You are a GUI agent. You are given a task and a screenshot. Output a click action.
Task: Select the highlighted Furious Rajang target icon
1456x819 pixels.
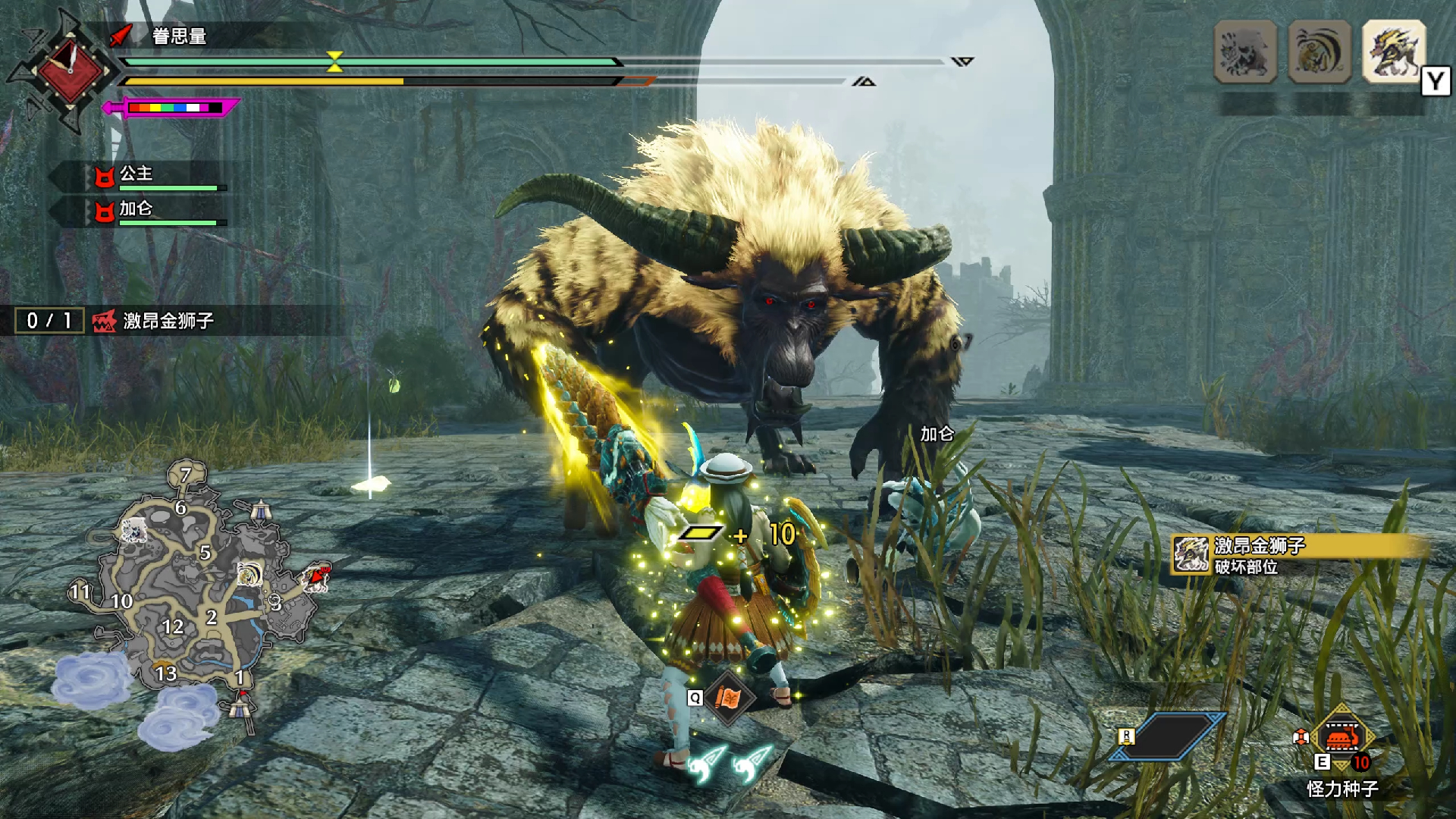click(1394, 52)
